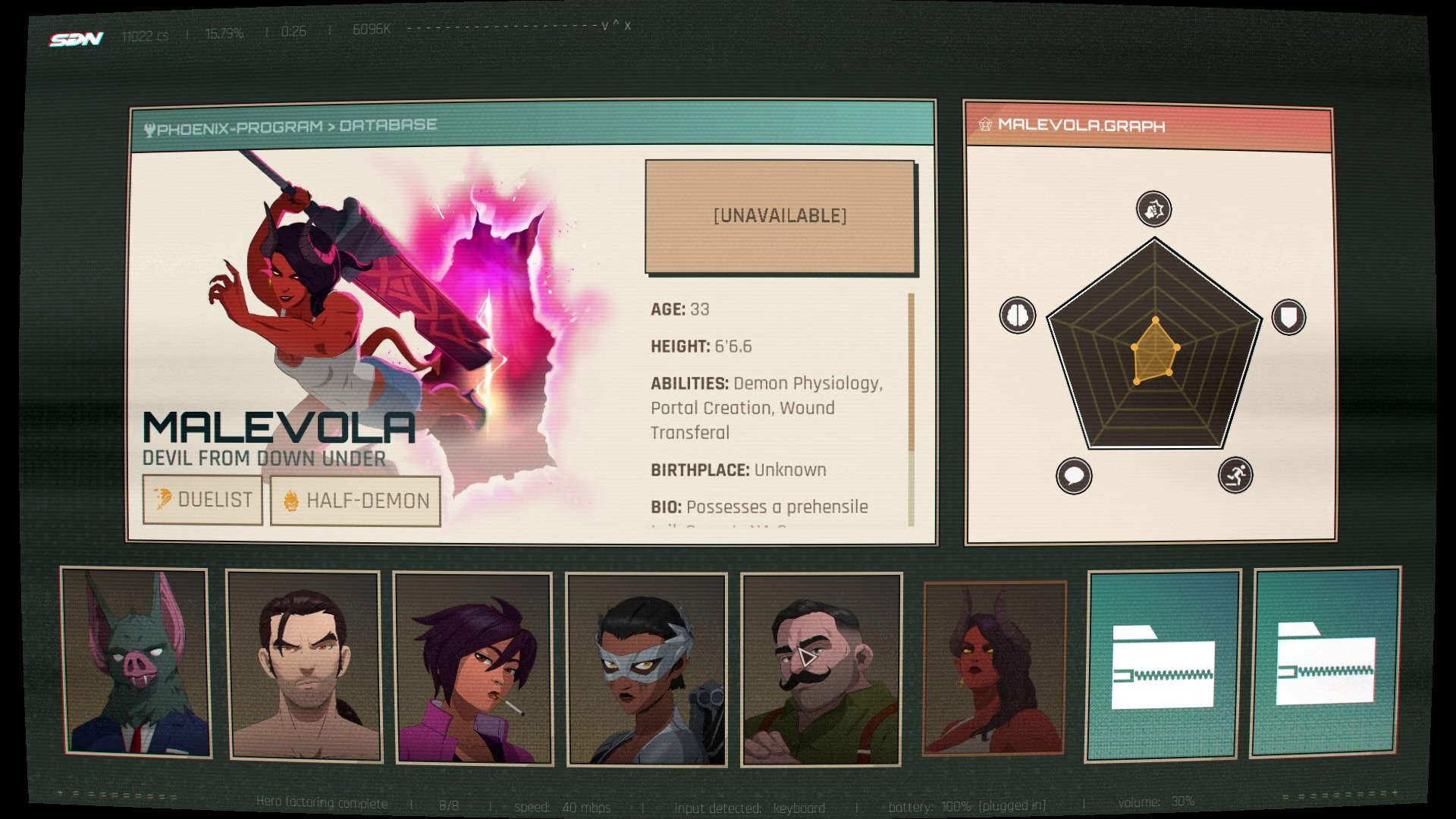Select the mustached man in green portrait
The image size is (1456, 819).
[822, 670]
